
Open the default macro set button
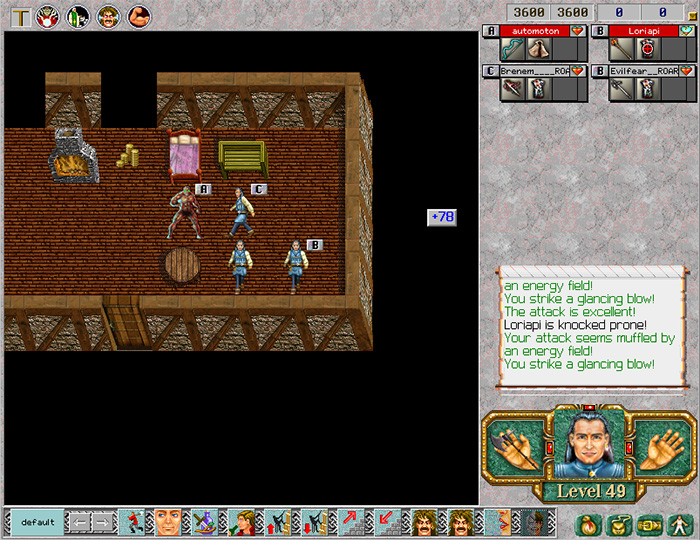(37, 522)
